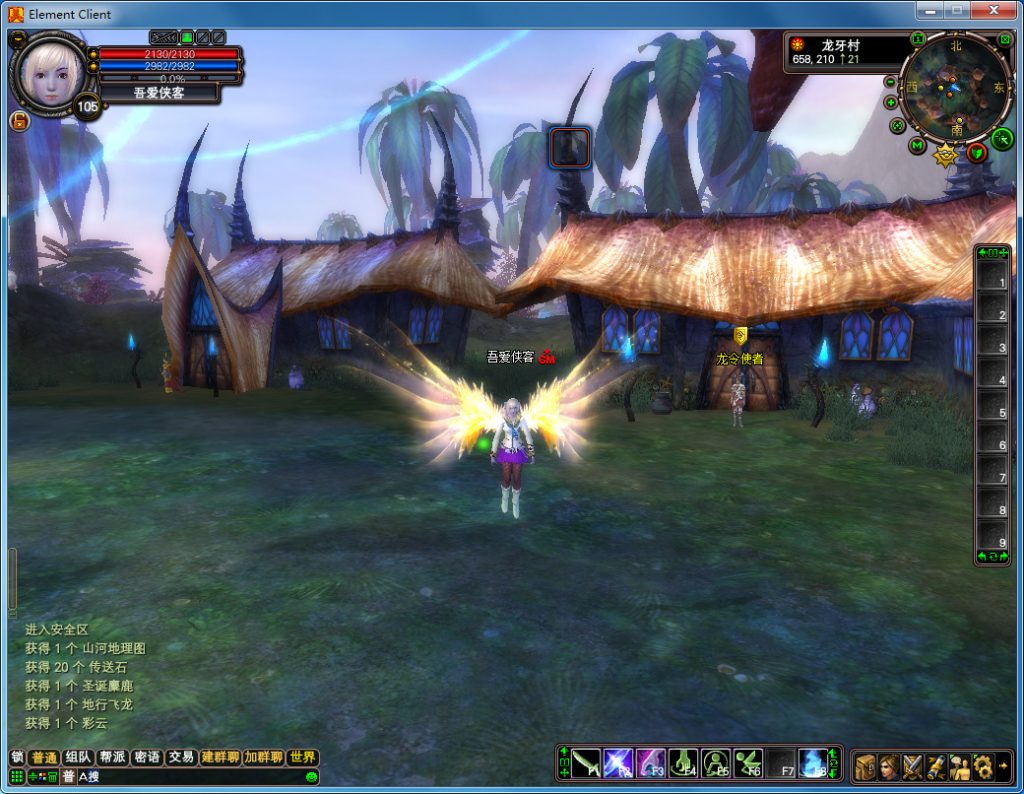Select the 组队 chat channel tab
1024x794 pixels.
[x=78, y=757]
